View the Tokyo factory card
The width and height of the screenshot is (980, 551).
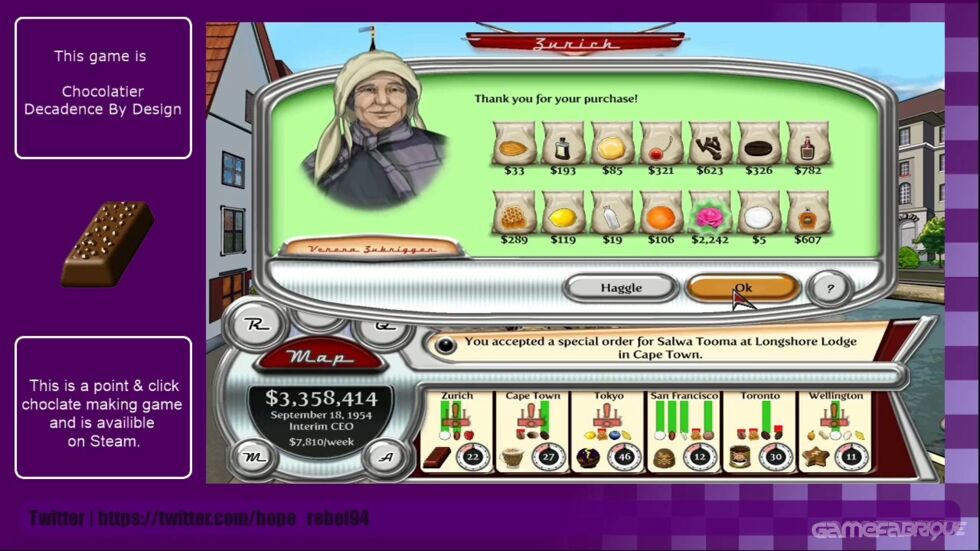click(607, 431)
